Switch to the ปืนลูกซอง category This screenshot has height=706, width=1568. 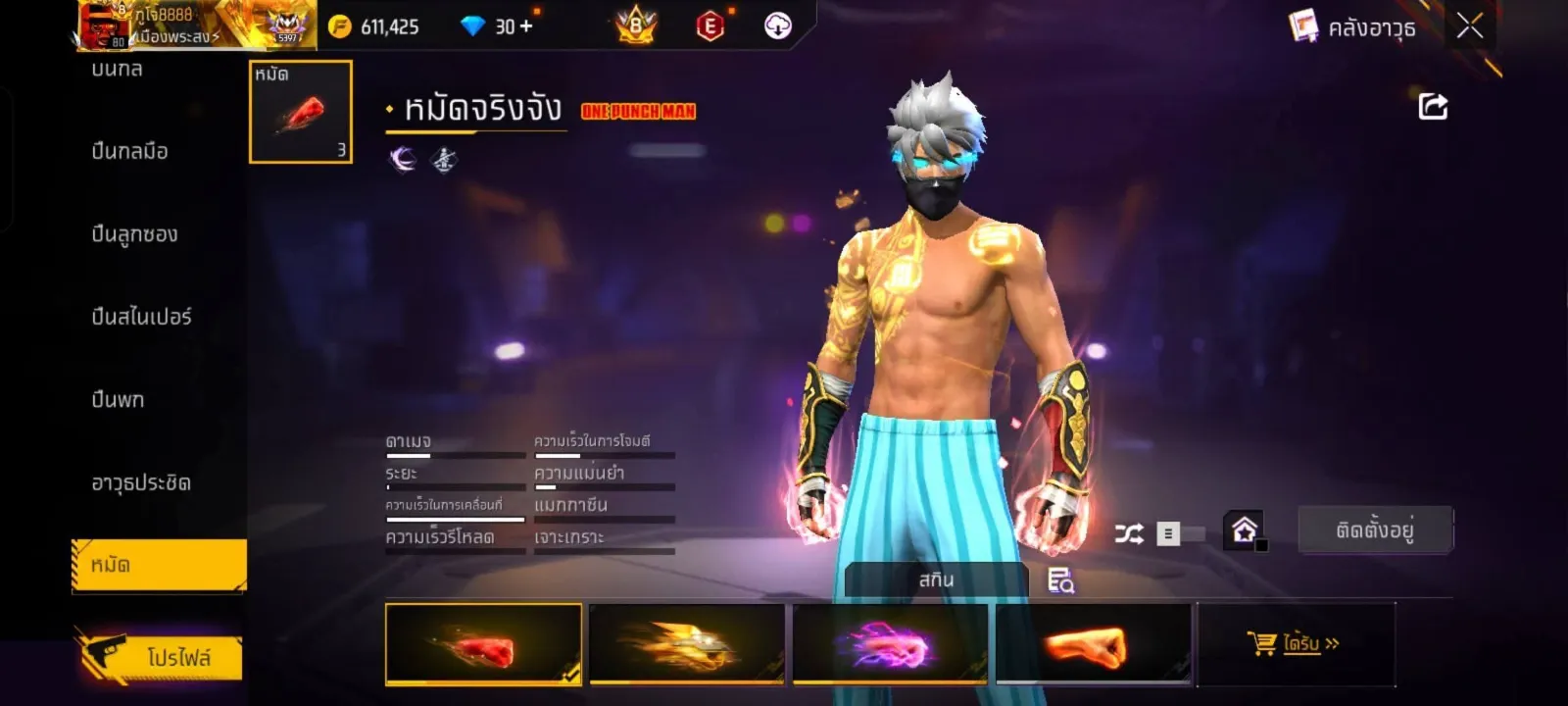[x=134, y=234]
